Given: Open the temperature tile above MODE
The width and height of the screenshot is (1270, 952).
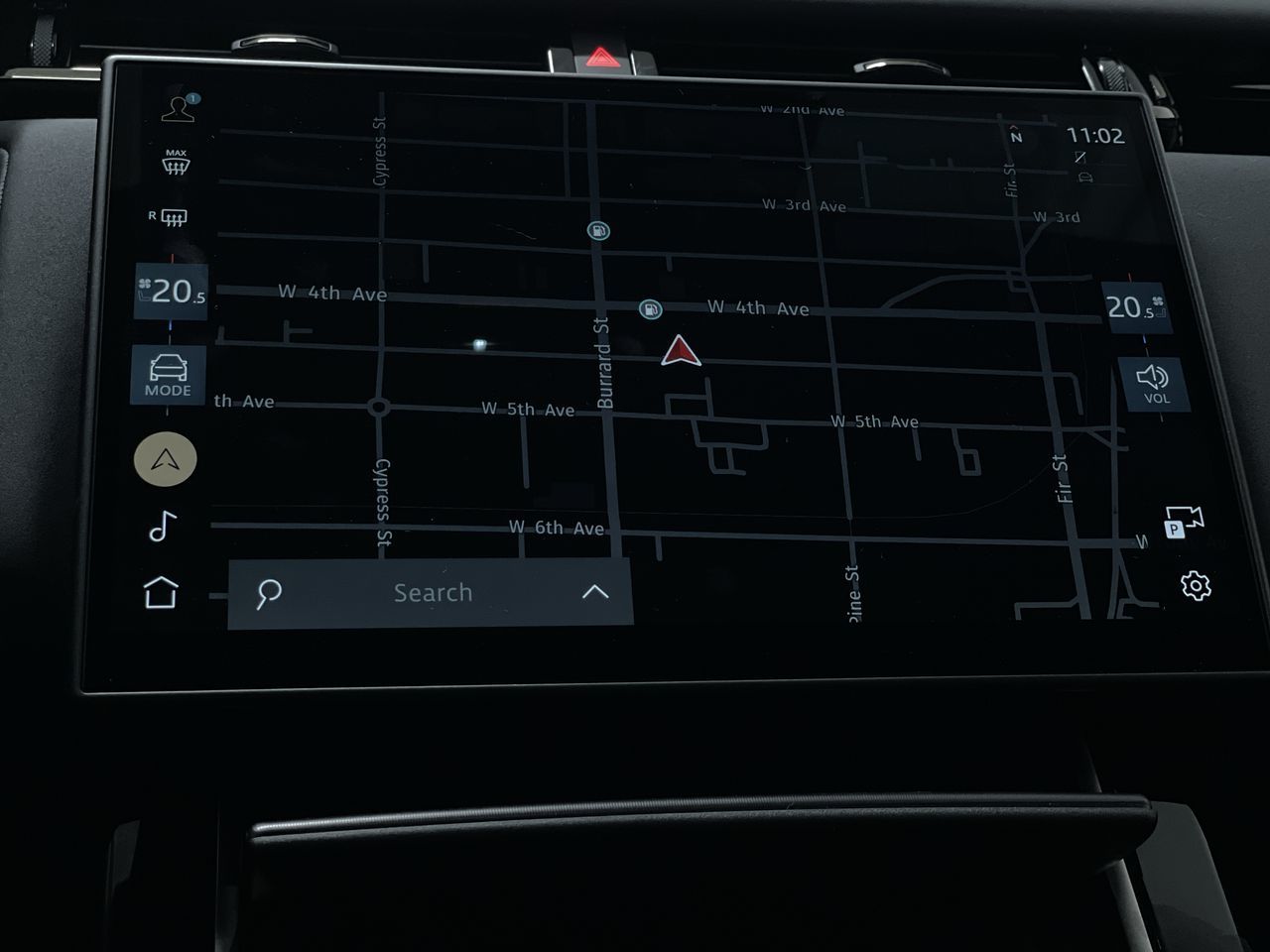Looking at the screenshot, I should click(172, 292).
